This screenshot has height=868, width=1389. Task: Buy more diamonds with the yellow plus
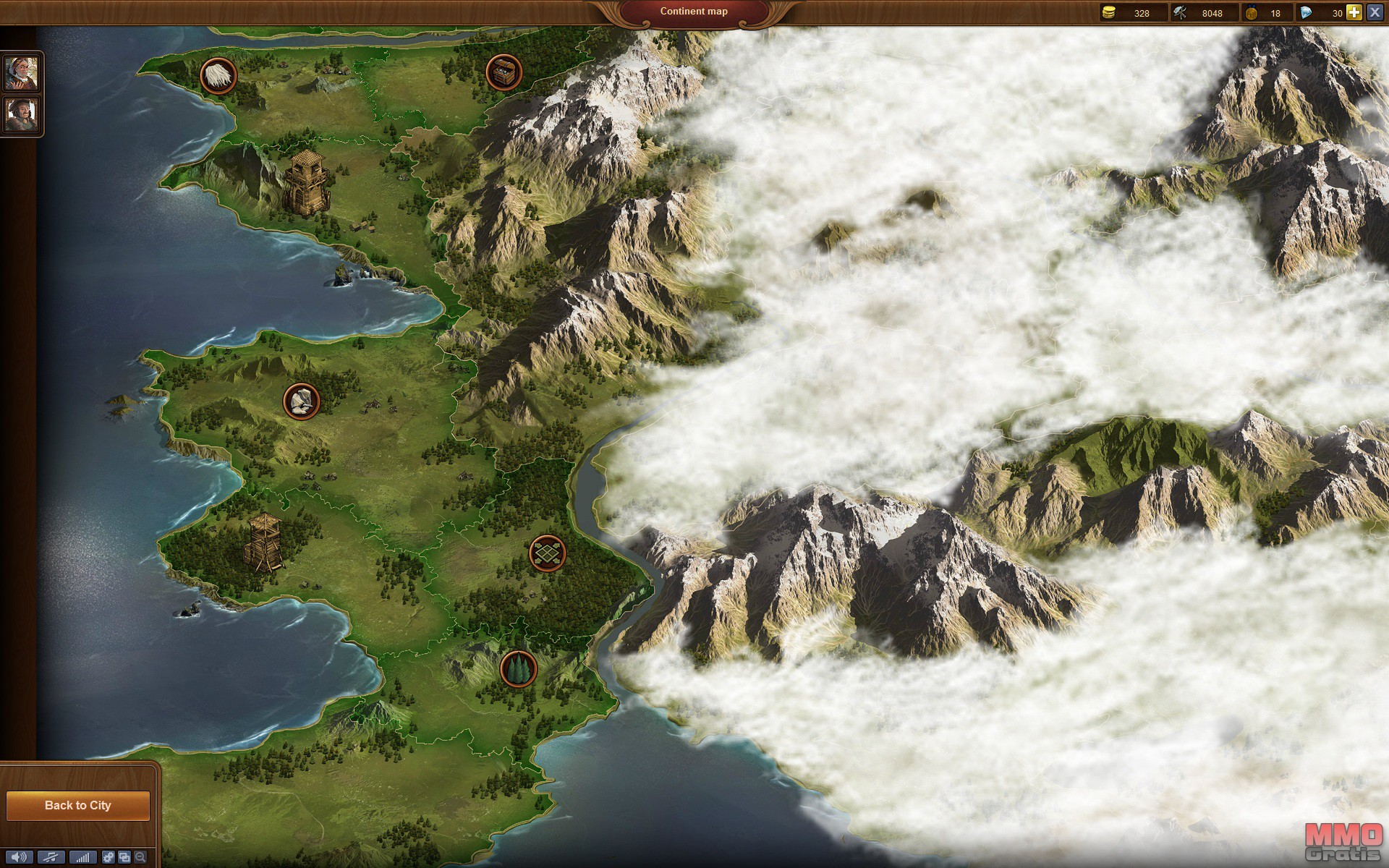point(1354,12)
